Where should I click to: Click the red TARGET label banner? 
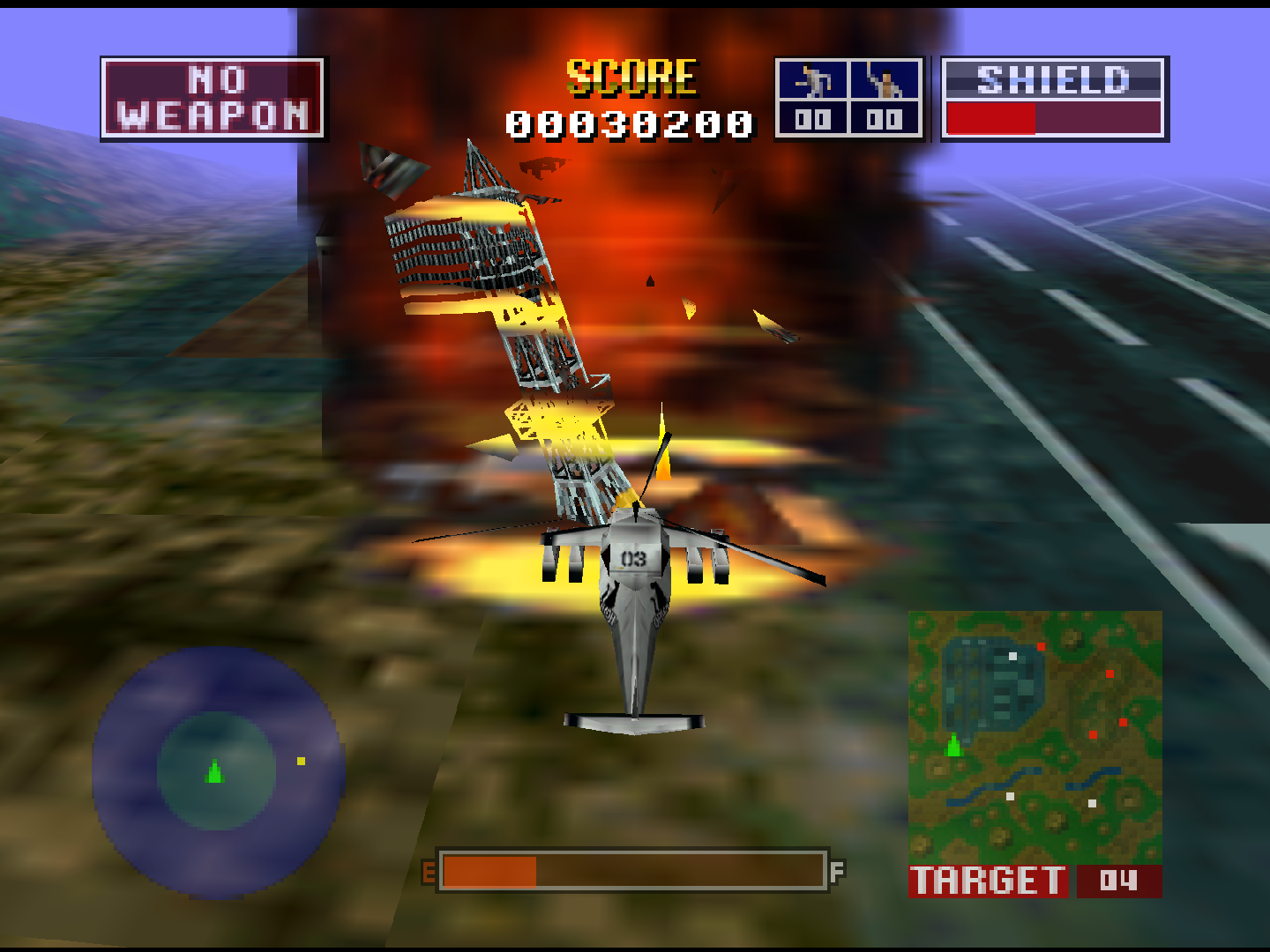tap(988, 880)
